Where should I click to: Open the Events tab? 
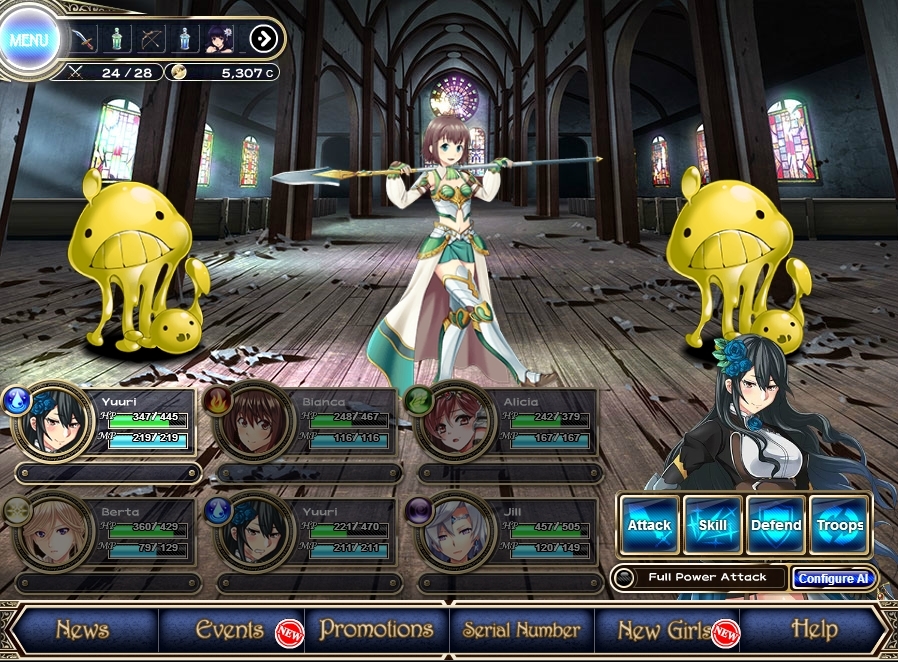coord(230,630)
